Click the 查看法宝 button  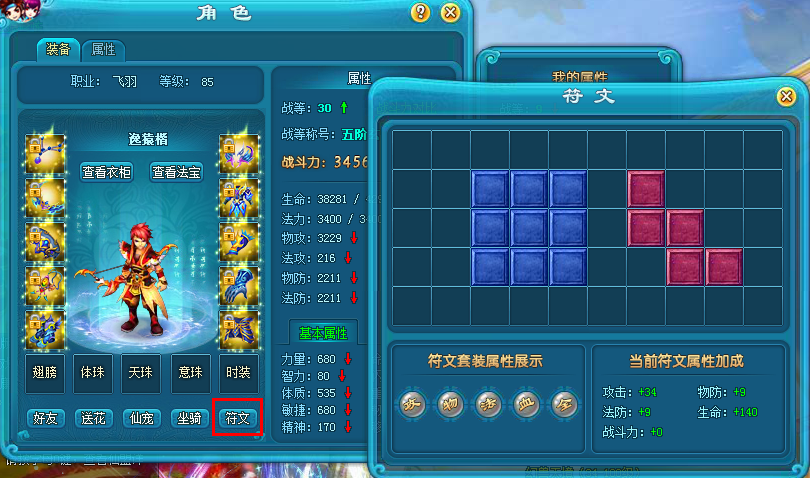(177, 172)
